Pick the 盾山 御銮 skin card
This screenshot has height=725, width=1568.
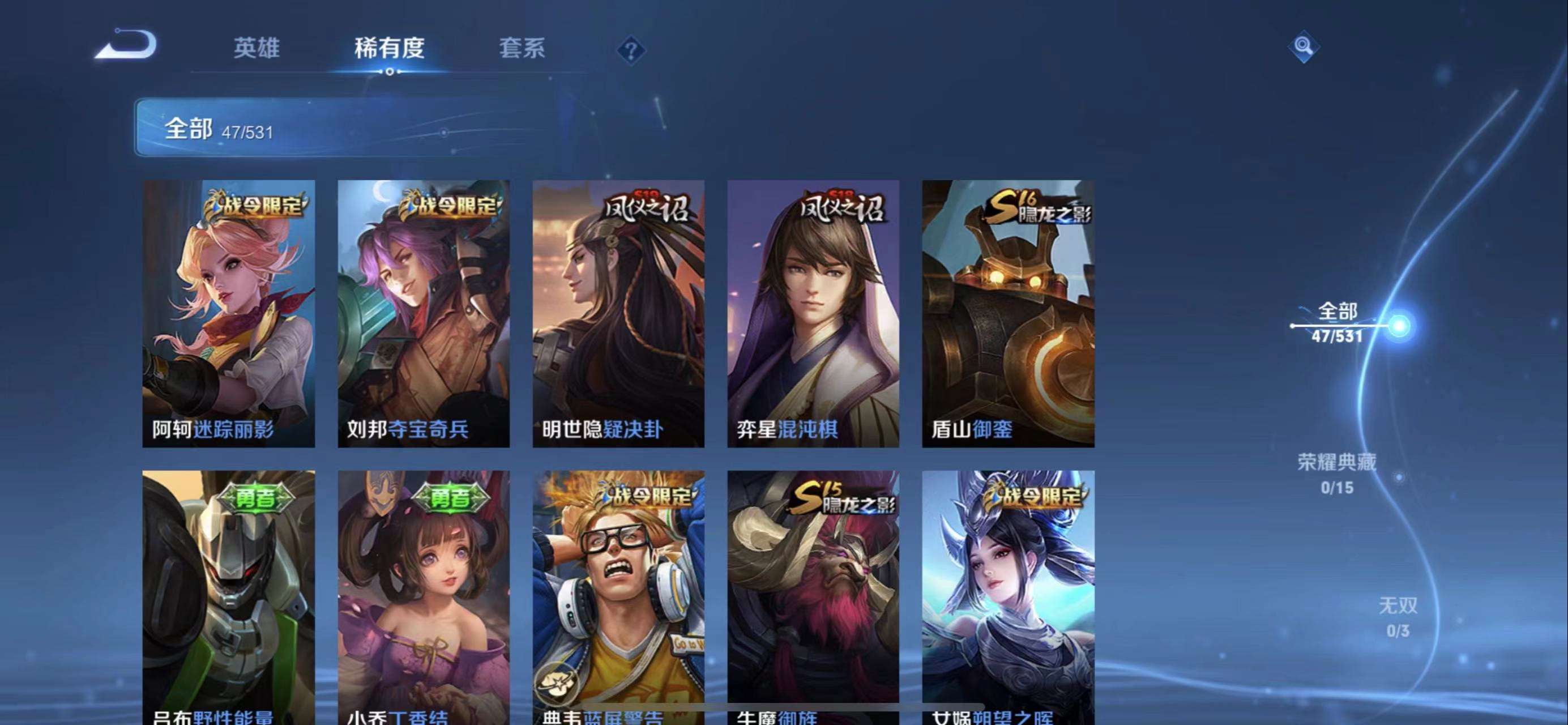tap(1008, 313)
